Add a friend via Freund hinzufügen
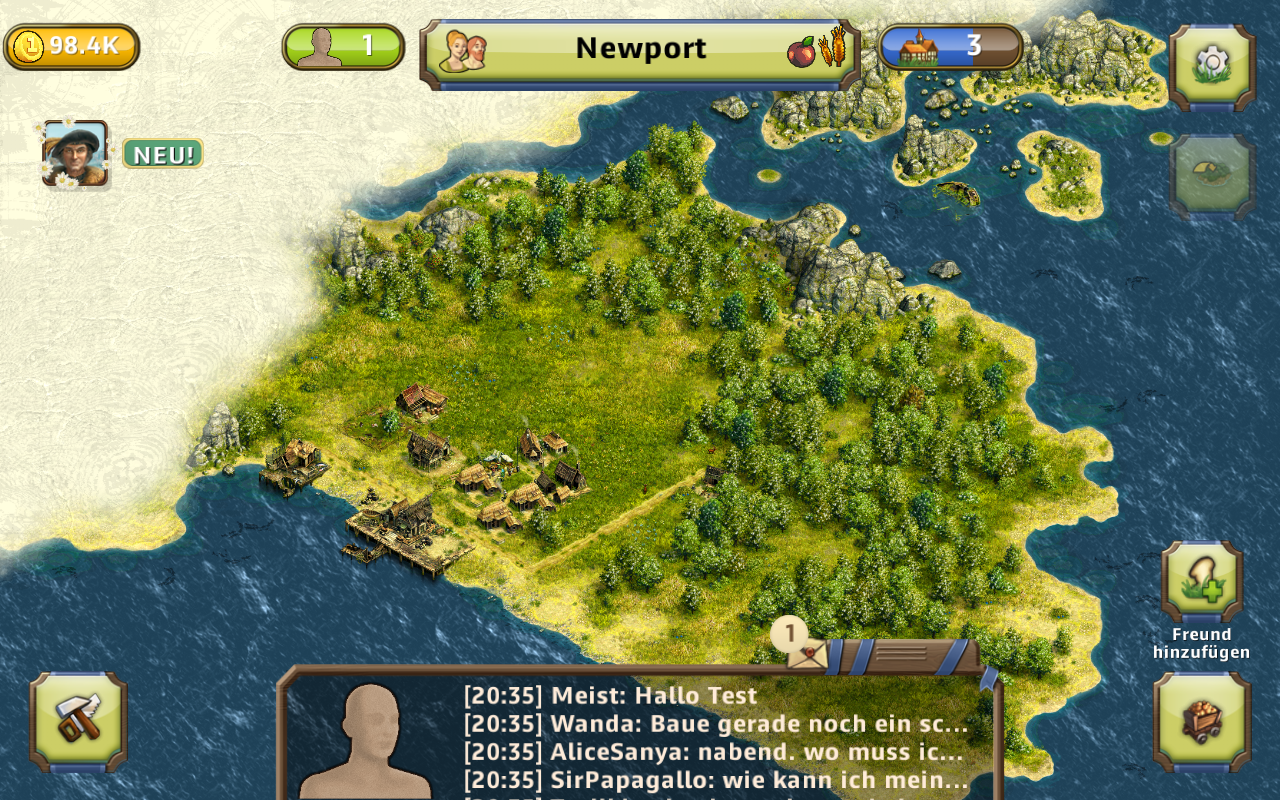 [1202, 582]
